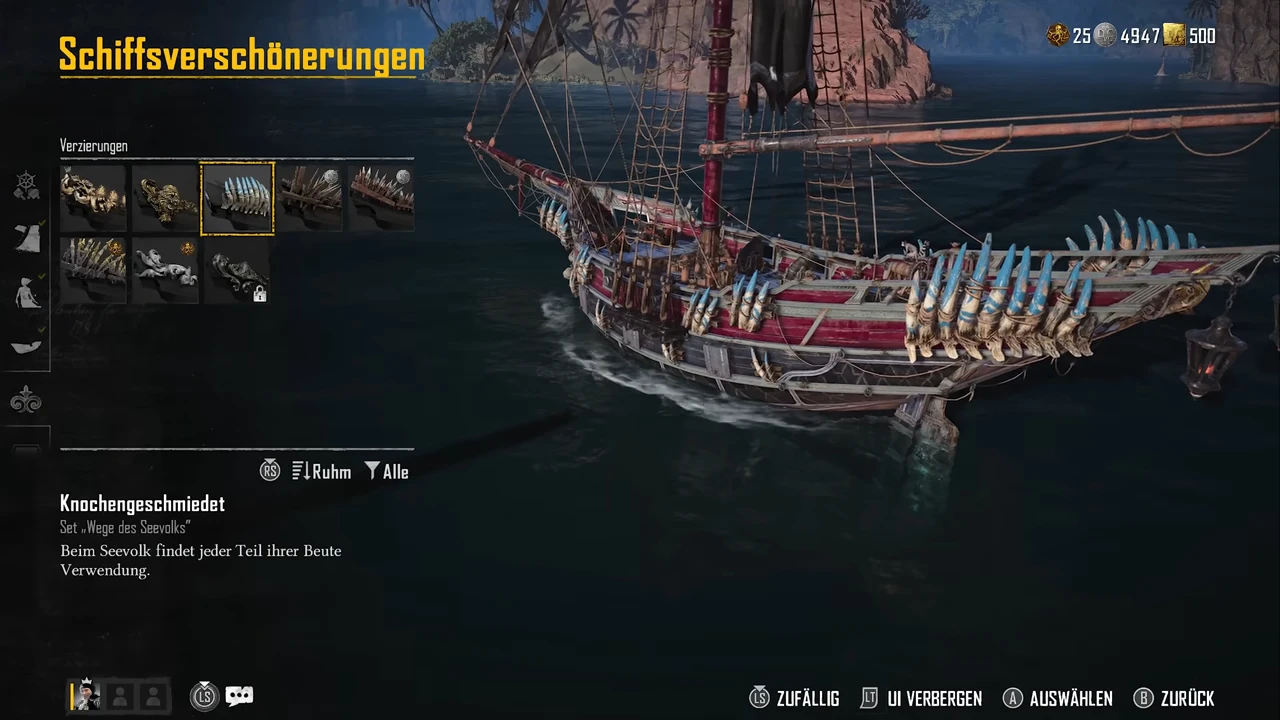Open the fleur-de-lis ornaments category tab
The width and height of the screenshot is (1280, 720).
26,401
